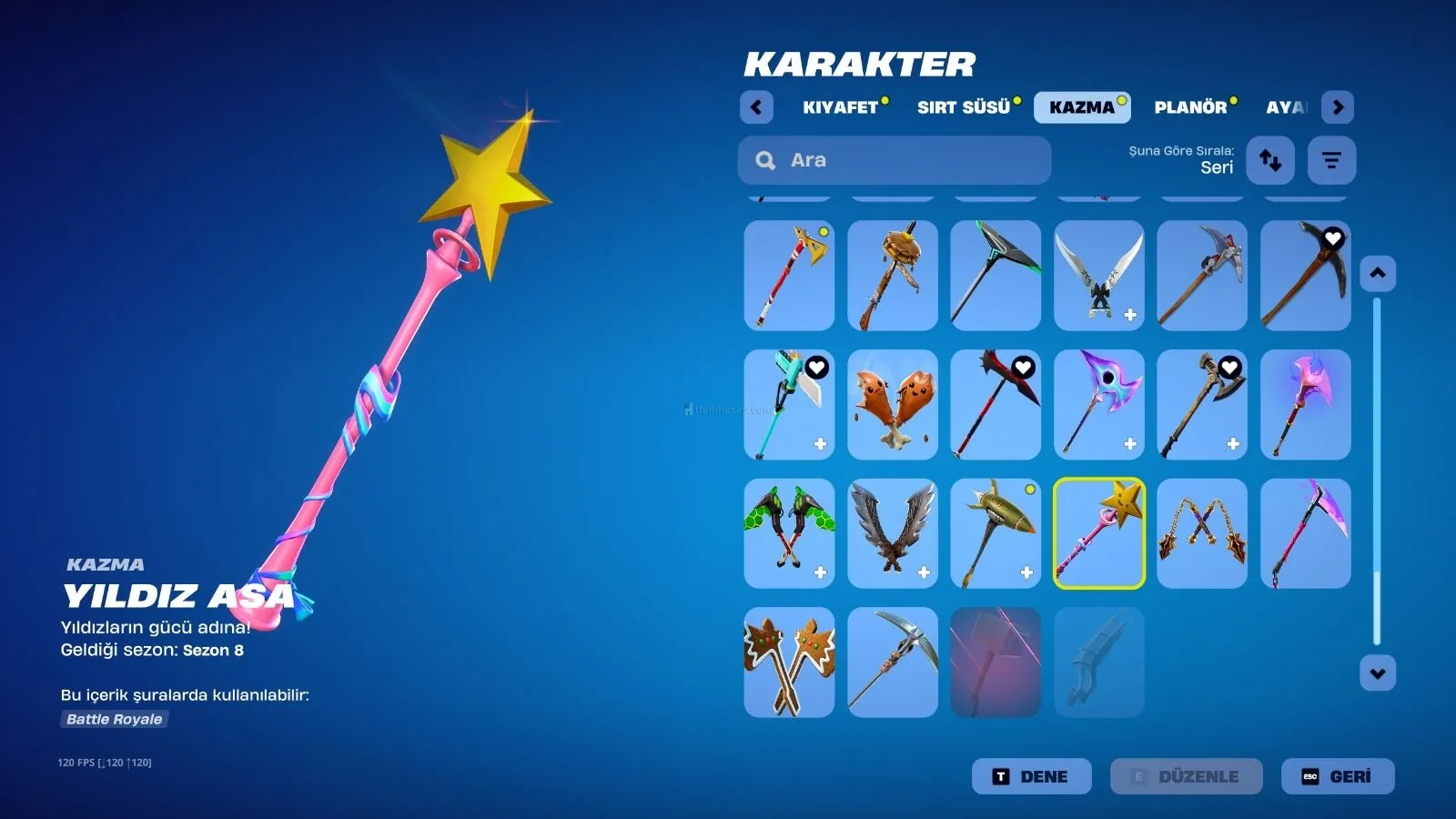Viewport: 1456px width, 819px height.
Task: Pick the burger-topped pickaxe tile
Action: [x=892, y=275]
